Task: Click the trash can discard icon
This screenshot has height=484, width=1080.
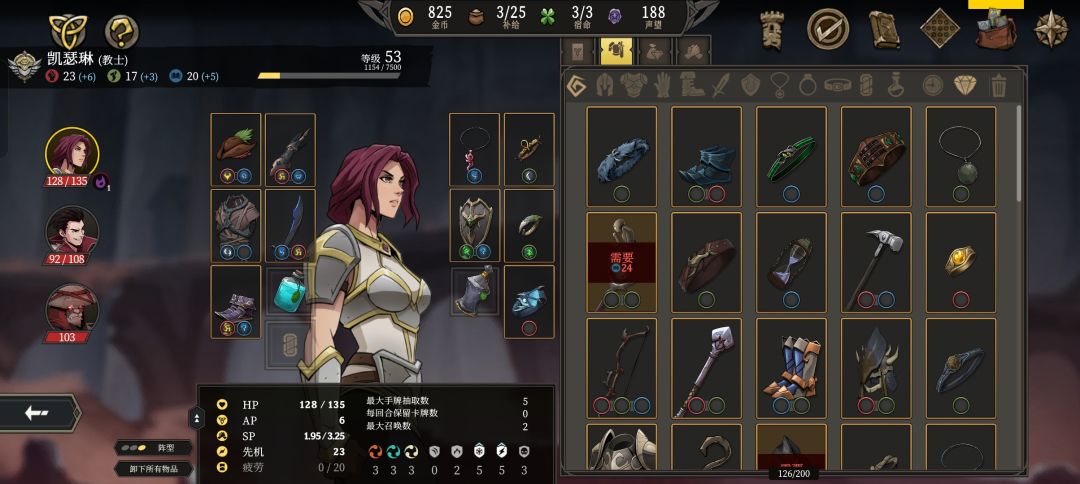Action: [x=998, y=86]
